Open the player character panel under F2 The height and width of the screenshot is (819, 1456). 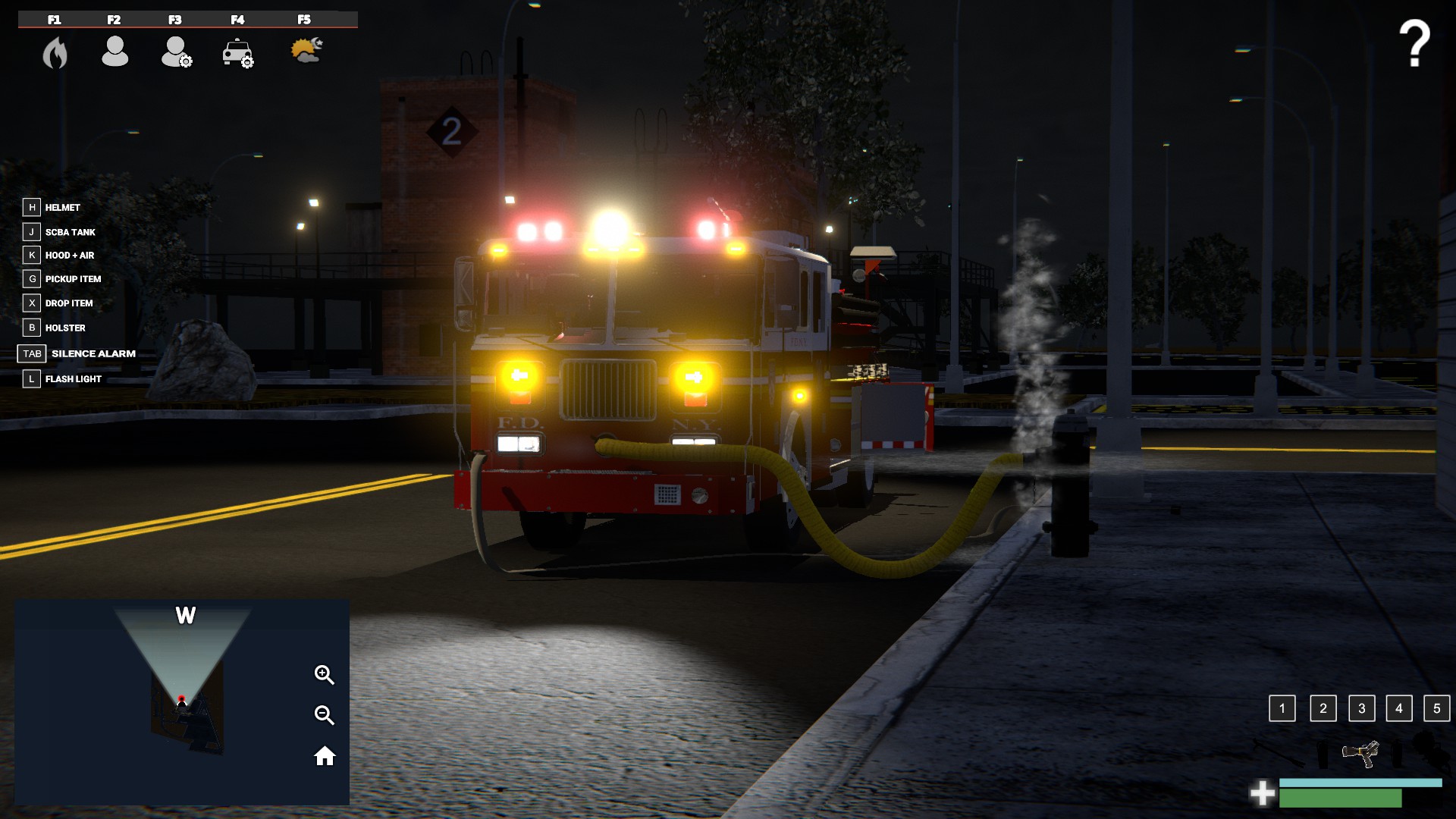(115, 52)
